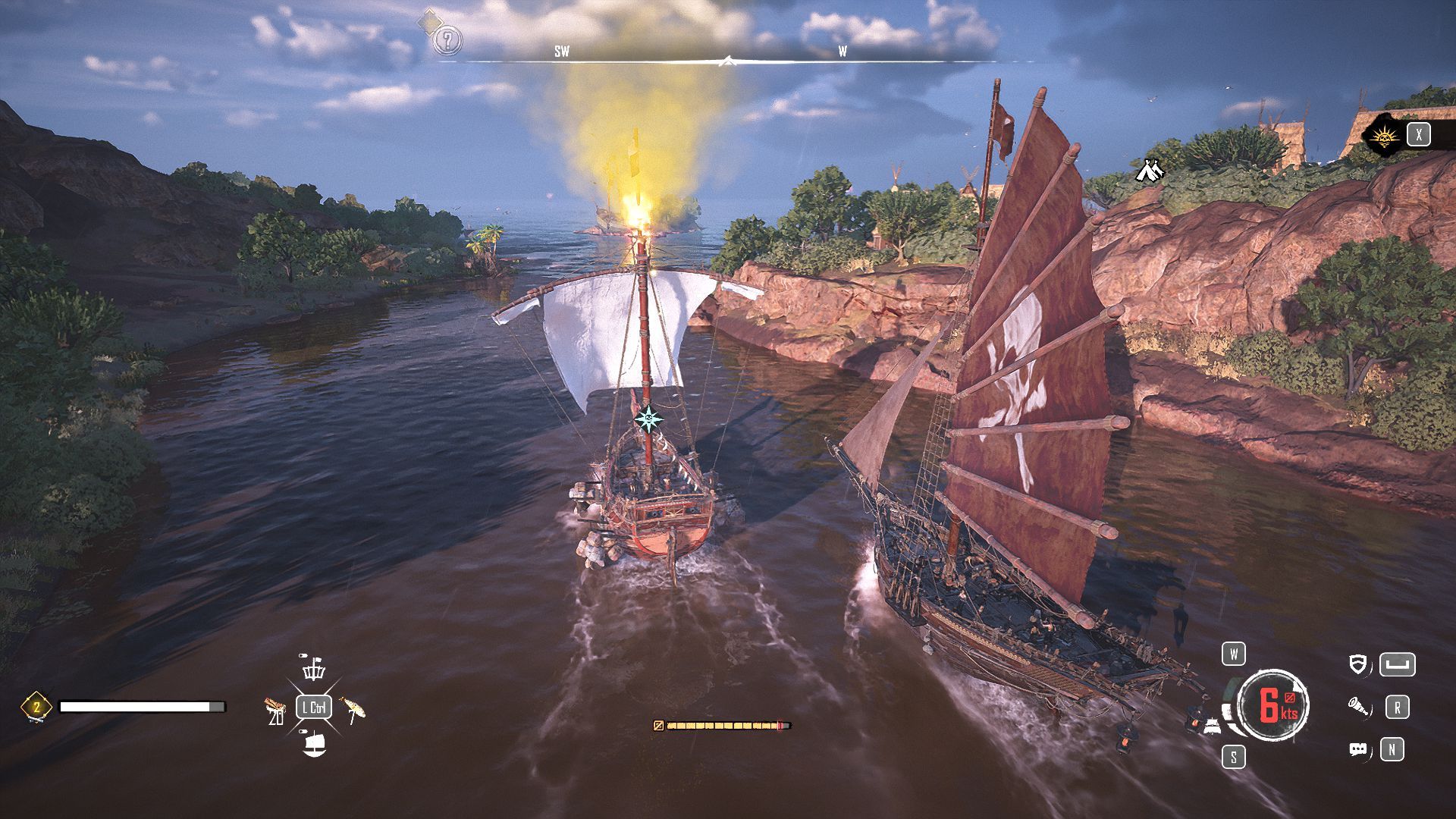Viewport: 1456px width, 819px height.
Task: Select the teal compass-star marker on the ship
Action: coord(648,419)
